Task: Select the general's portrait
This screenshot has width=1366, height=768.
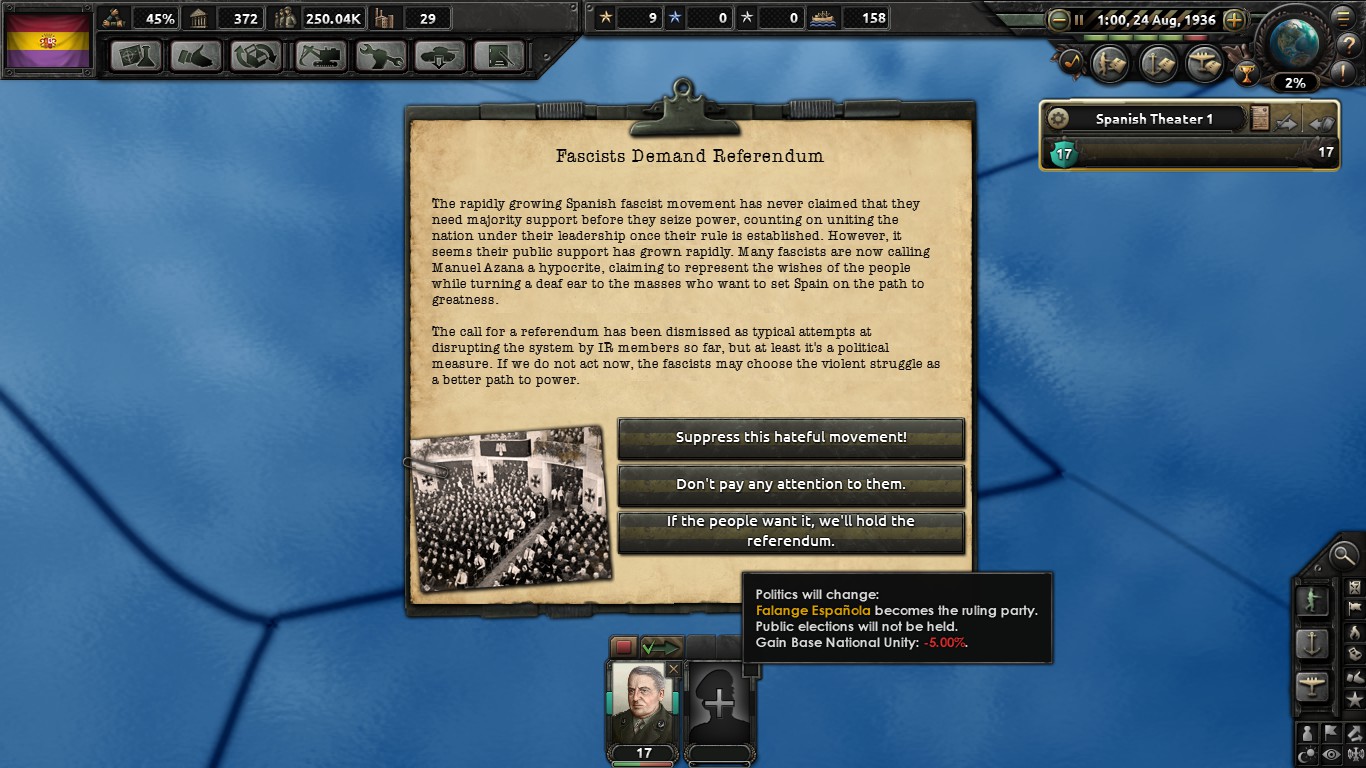Action: 641,703
